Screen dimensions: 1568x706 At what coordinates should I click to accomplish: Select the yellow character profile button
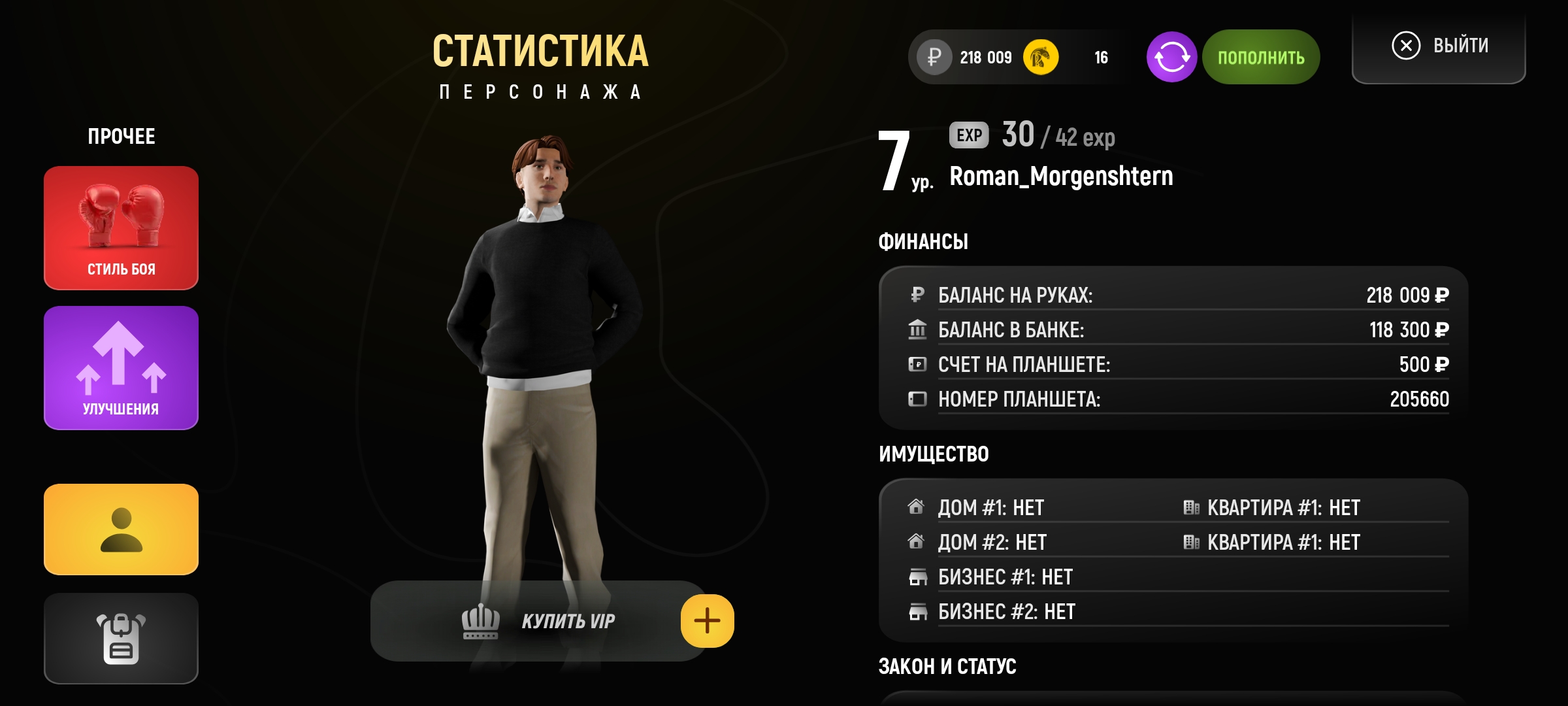coord(121,529)
